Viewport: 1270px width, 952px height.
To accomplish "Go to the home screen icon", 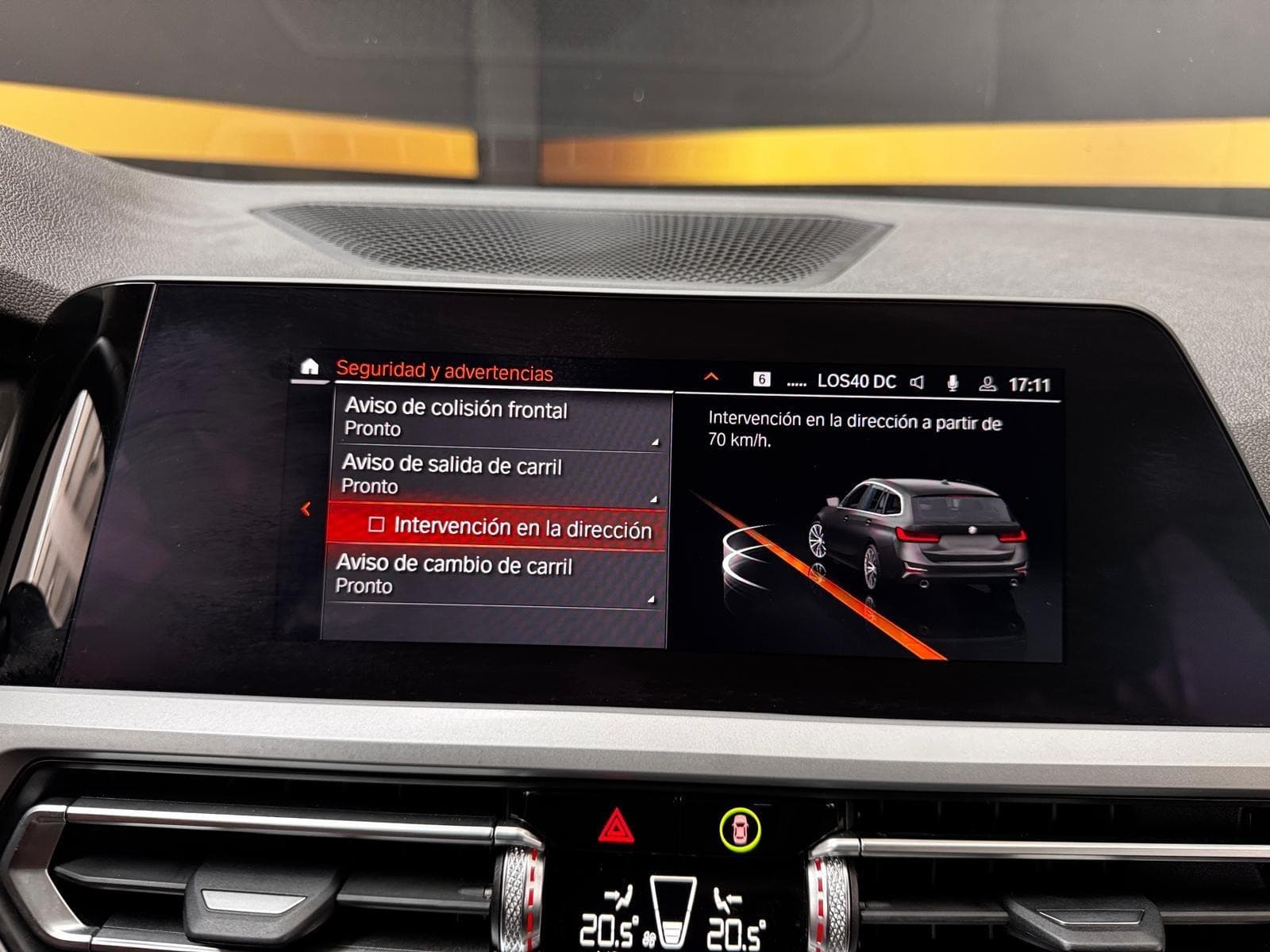I will [x=310, y=367].
